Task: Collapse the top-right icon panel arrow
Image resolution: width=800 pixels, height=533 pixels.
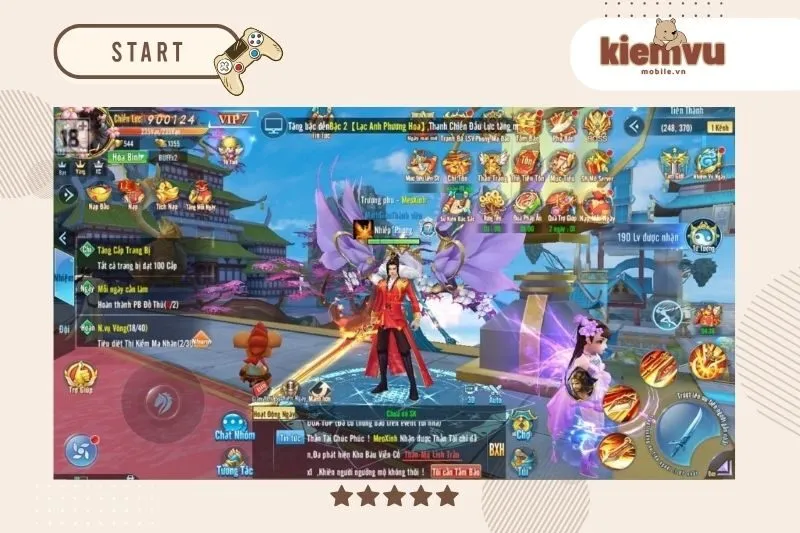Action: tap(632, 126)
